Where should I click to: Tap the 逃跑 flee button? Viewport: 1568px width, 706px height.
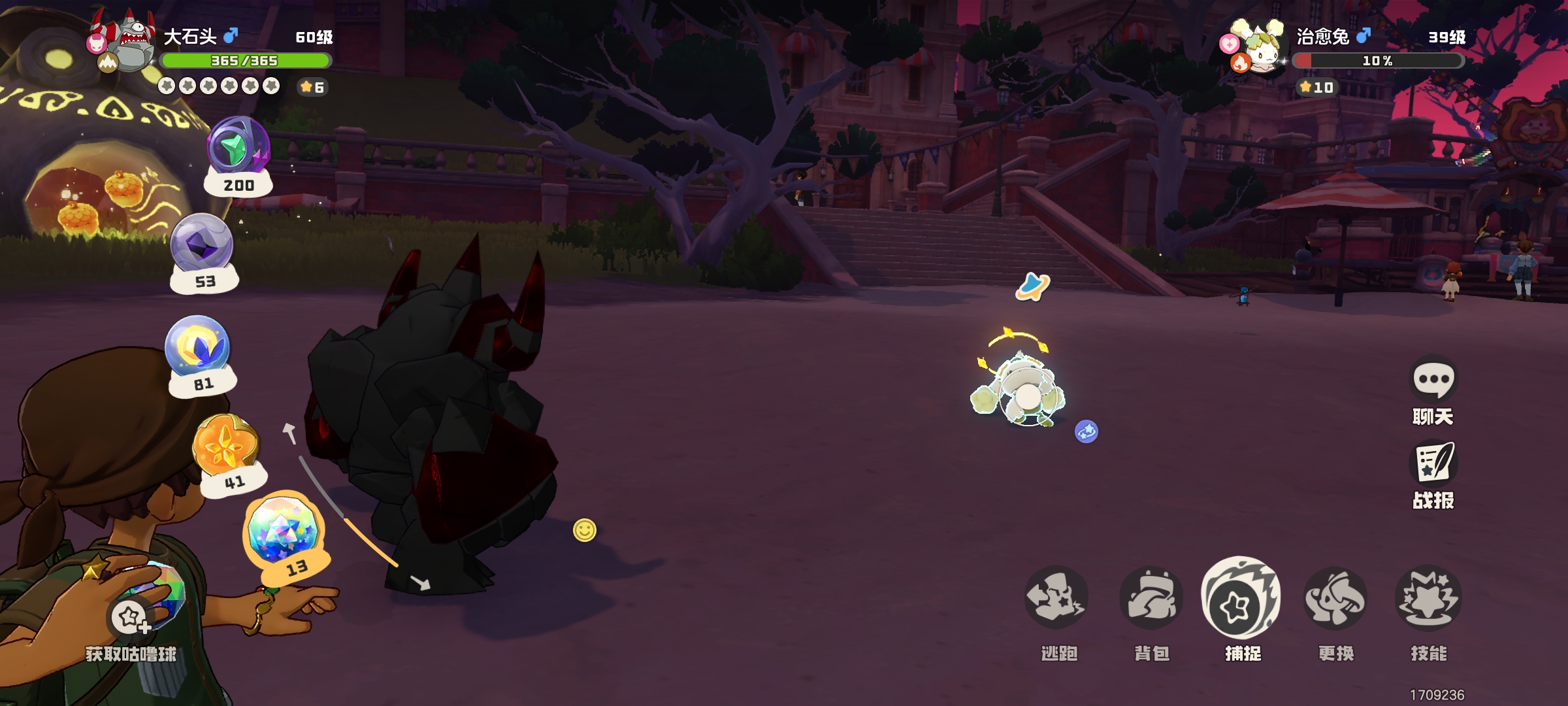pyautogui.click(x=1056, y=598)
